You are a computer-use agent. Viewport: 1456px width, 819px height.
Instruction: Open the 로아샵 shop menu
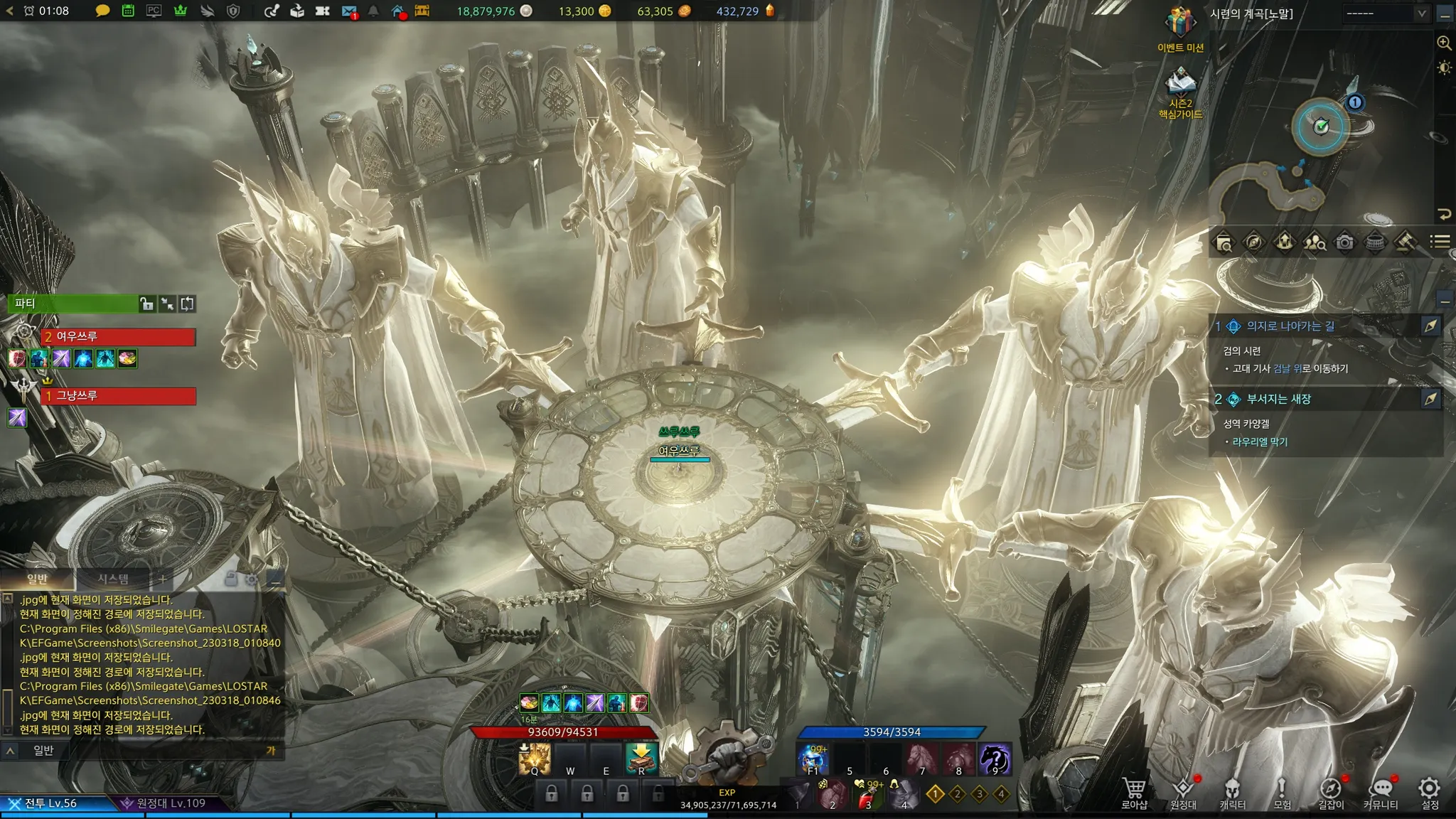pos(1134,792)
